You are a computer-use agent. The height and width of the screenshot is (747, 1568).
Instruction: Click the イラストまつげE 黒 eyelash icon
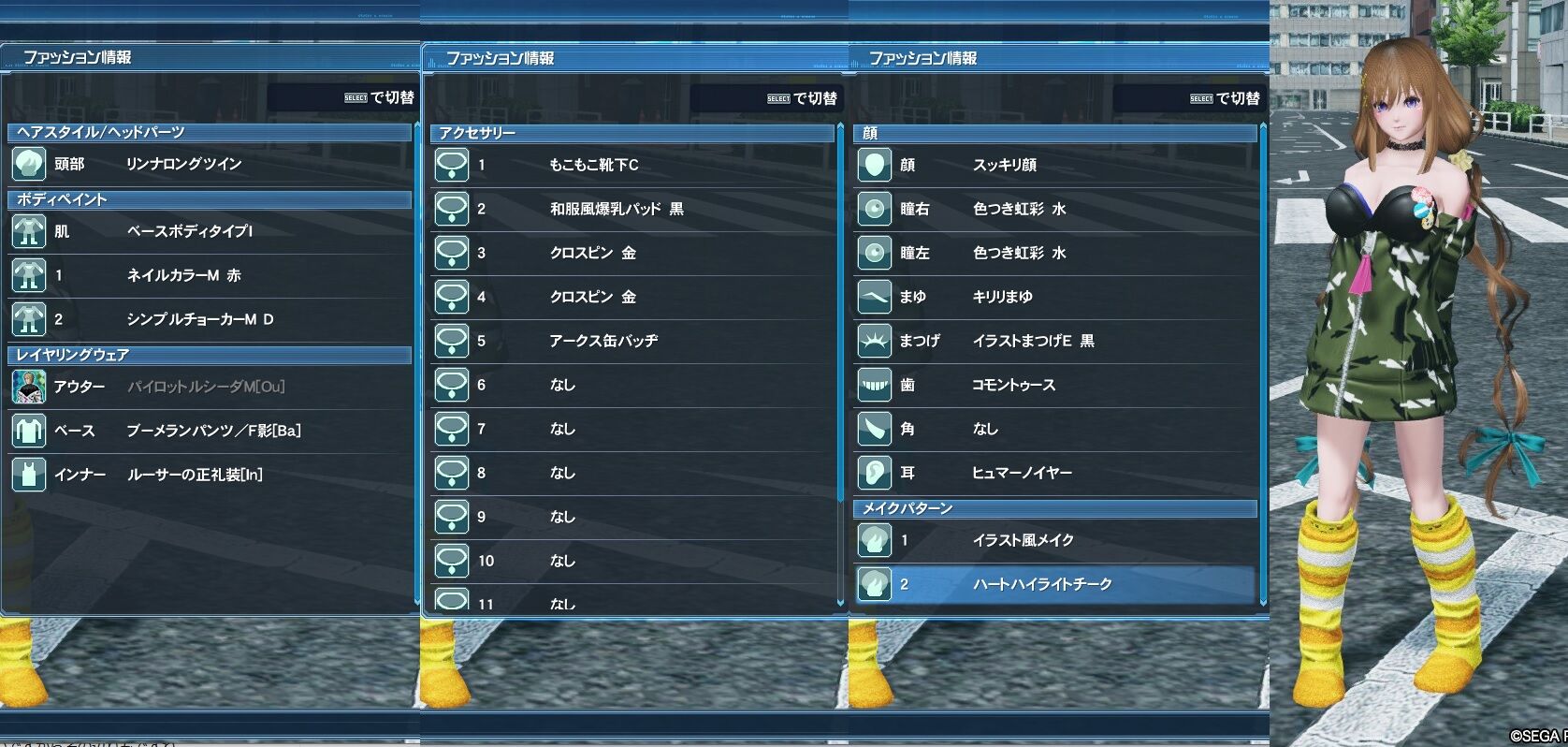(x=874, y=341)
